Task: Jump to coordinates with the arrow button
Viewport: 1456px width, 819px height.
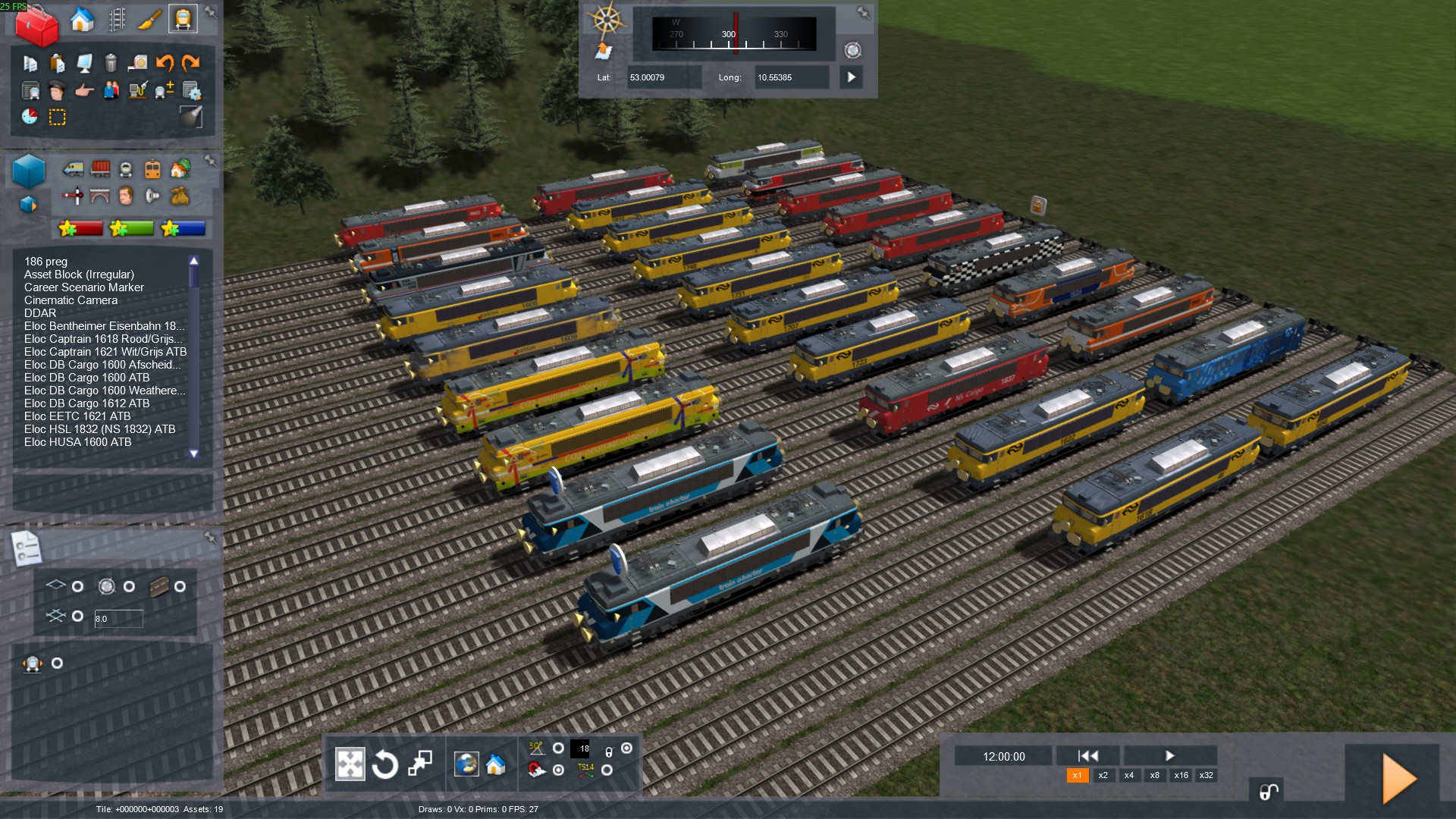Action: (x=851, y=77)
